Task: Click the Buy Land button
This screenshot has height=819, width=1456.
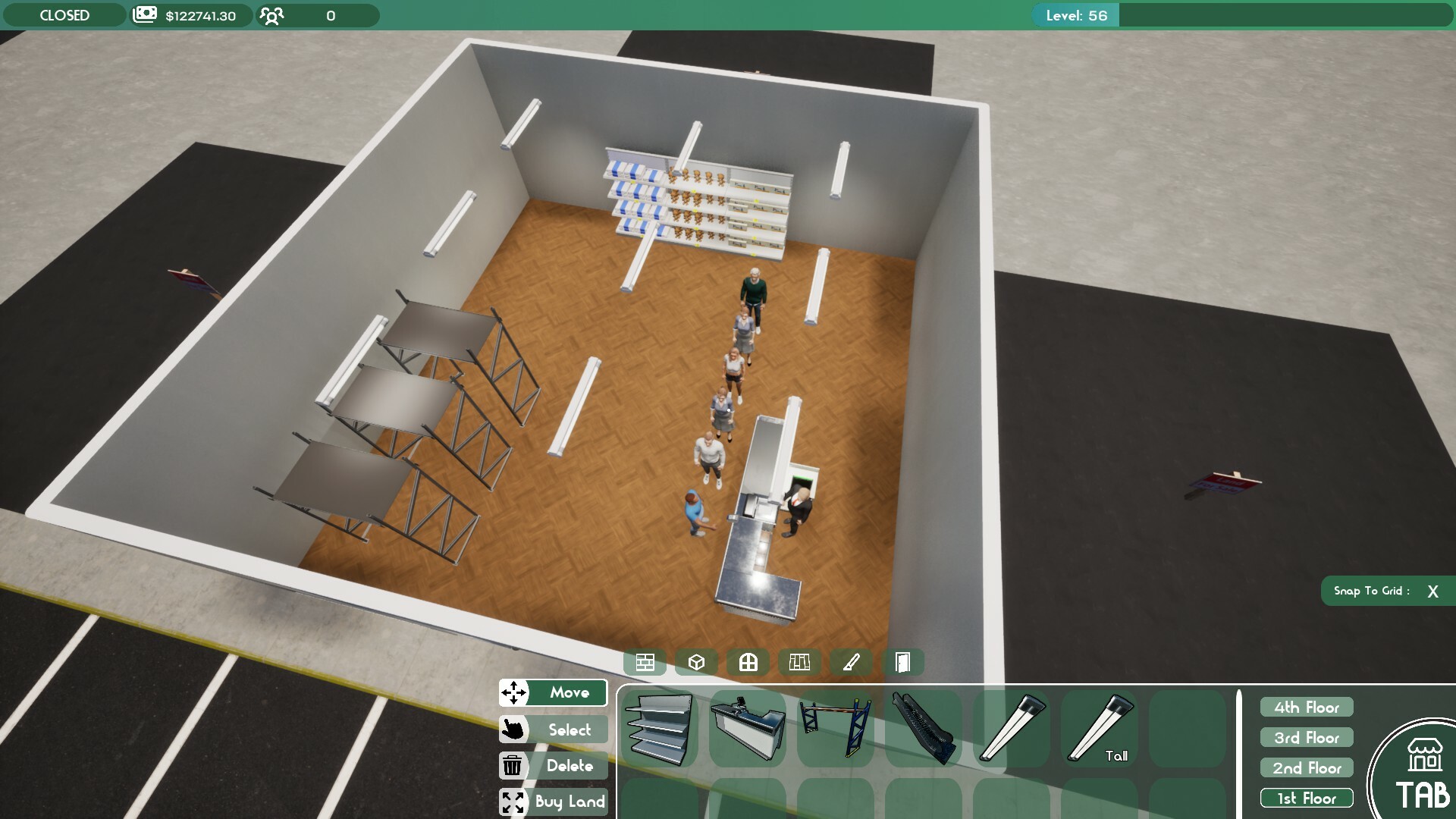Action: pyautogui.click(x=553, y=802)
